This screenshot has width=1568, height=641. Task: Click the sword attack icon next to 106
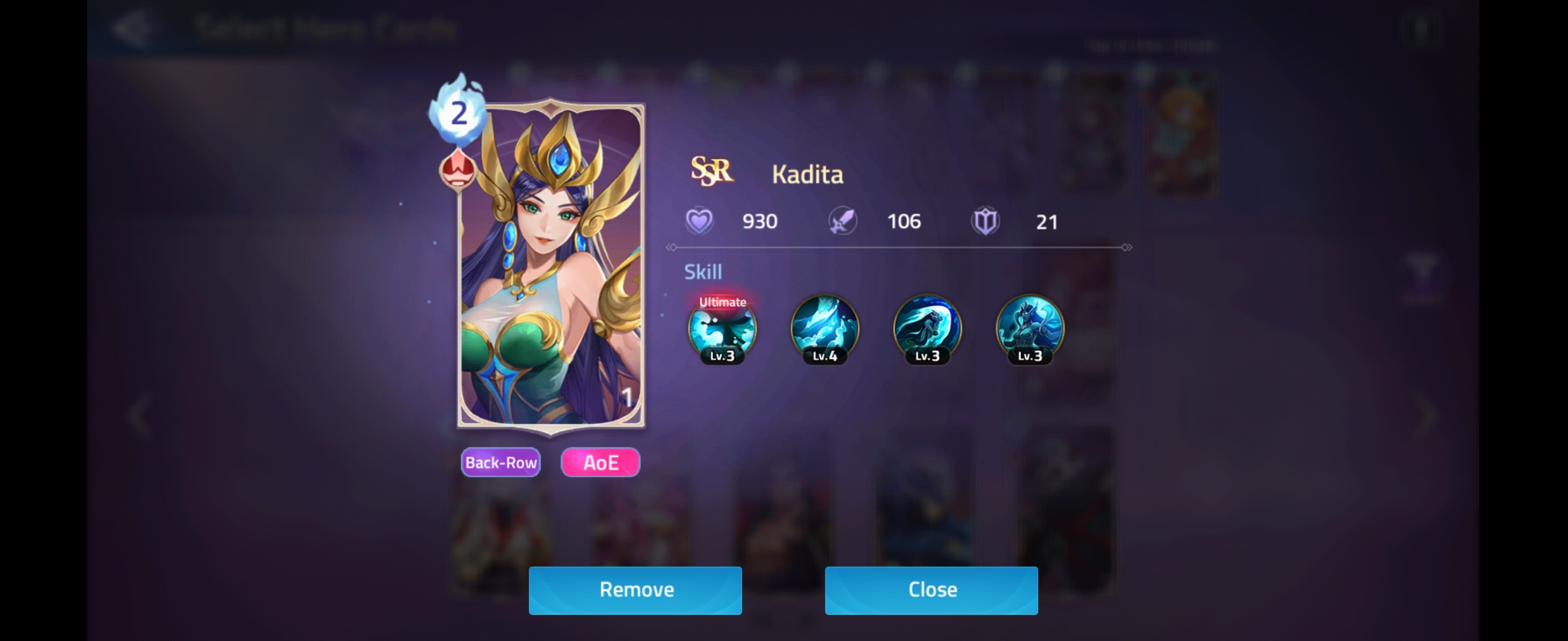pyautogui.click(x=843, y=221)
